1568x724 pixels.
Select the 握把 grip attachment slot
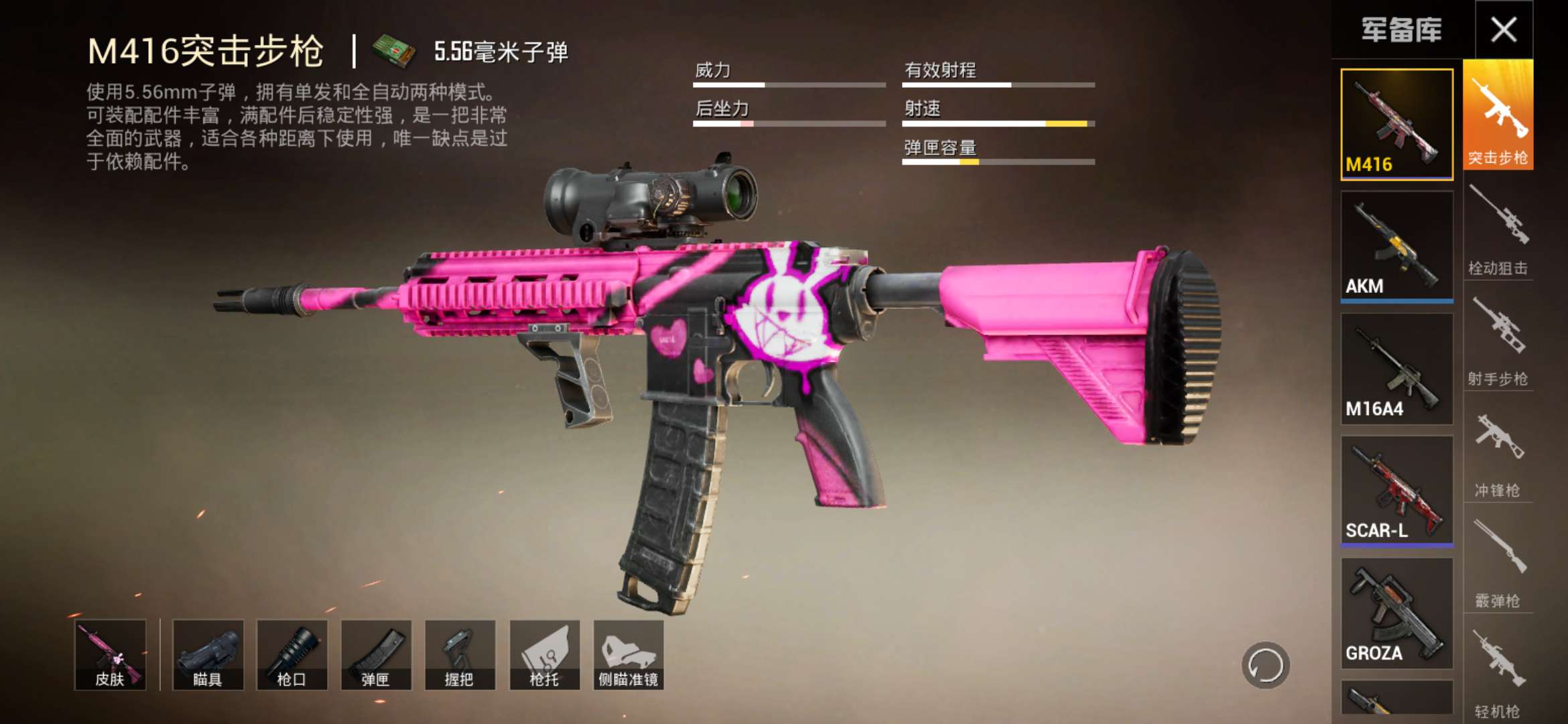460,654
